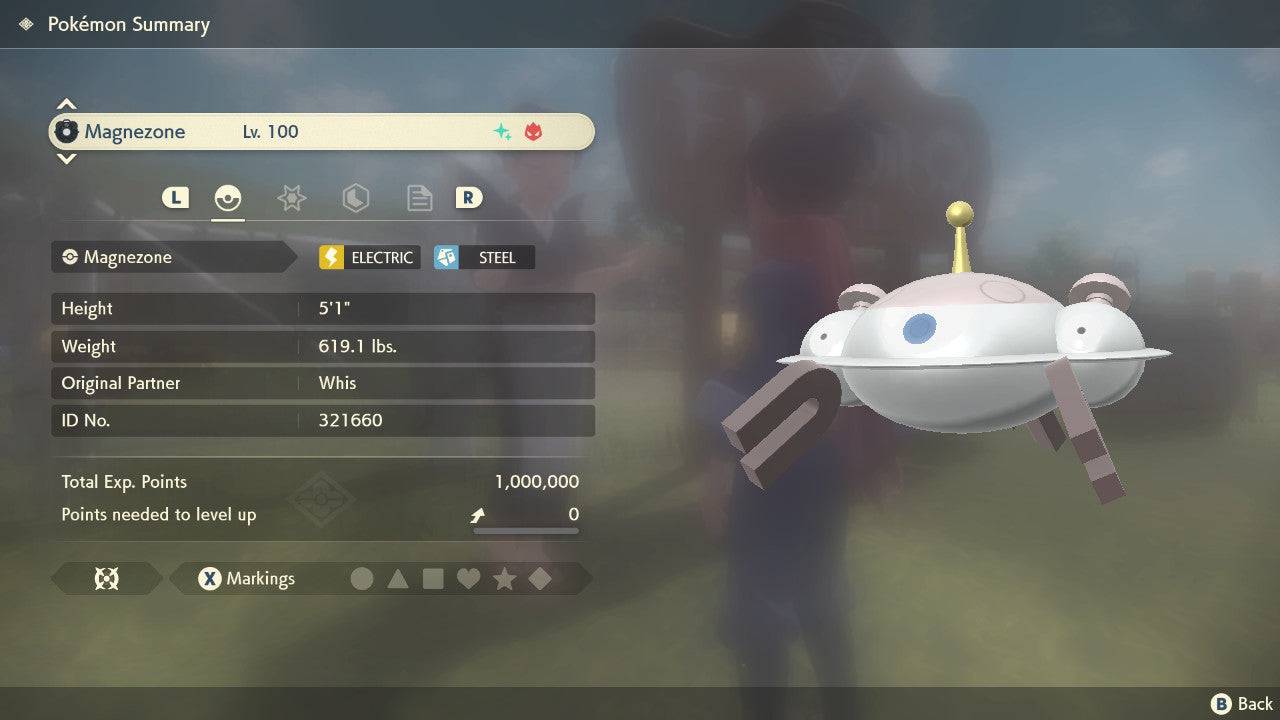
Task: Select the Poké Ball general info tab
Action: [x=228, y=198]
